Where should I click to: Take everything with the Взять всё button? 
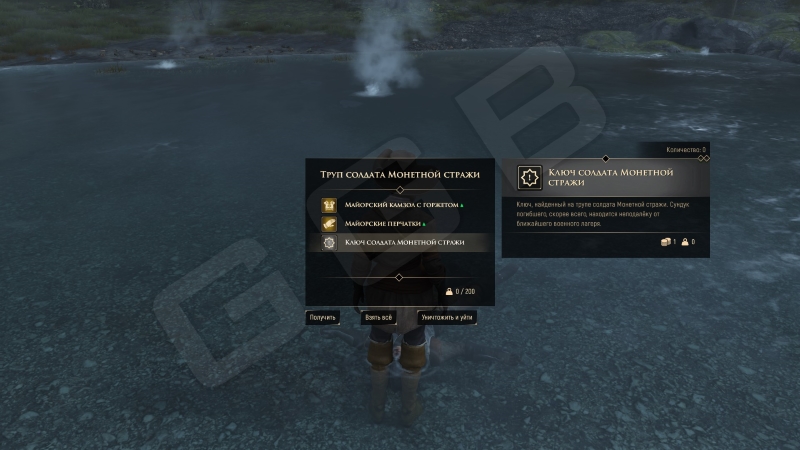[379, 317]
